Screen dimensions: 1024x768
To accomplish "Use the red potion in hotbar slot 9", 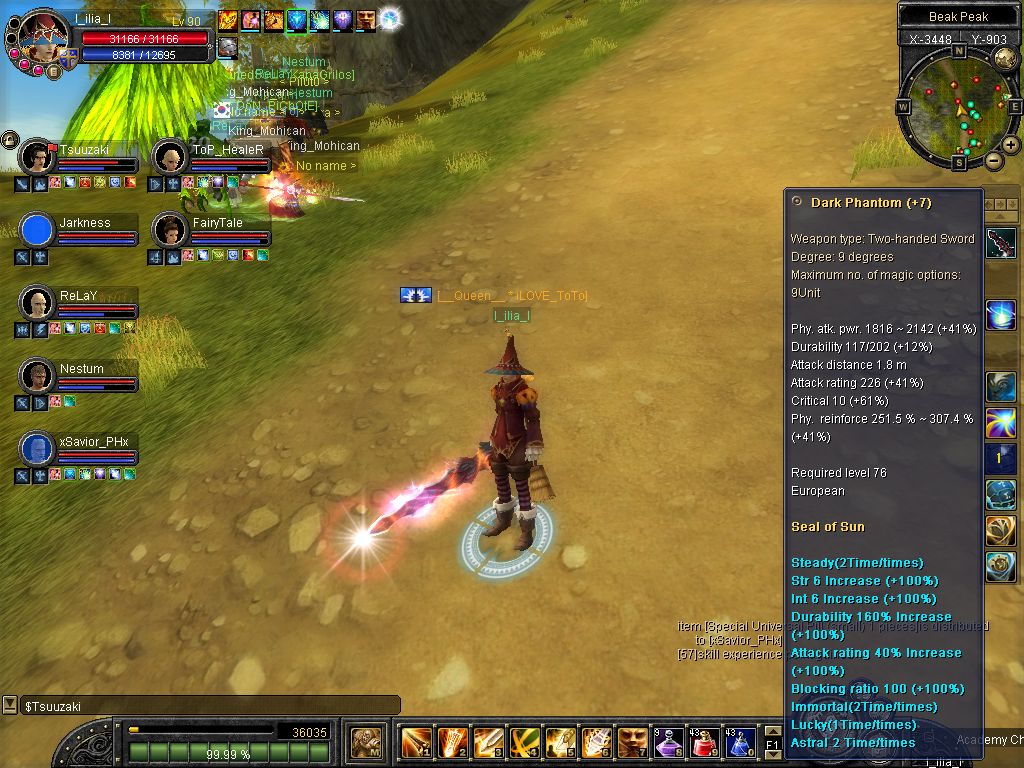I will (706, 743).
